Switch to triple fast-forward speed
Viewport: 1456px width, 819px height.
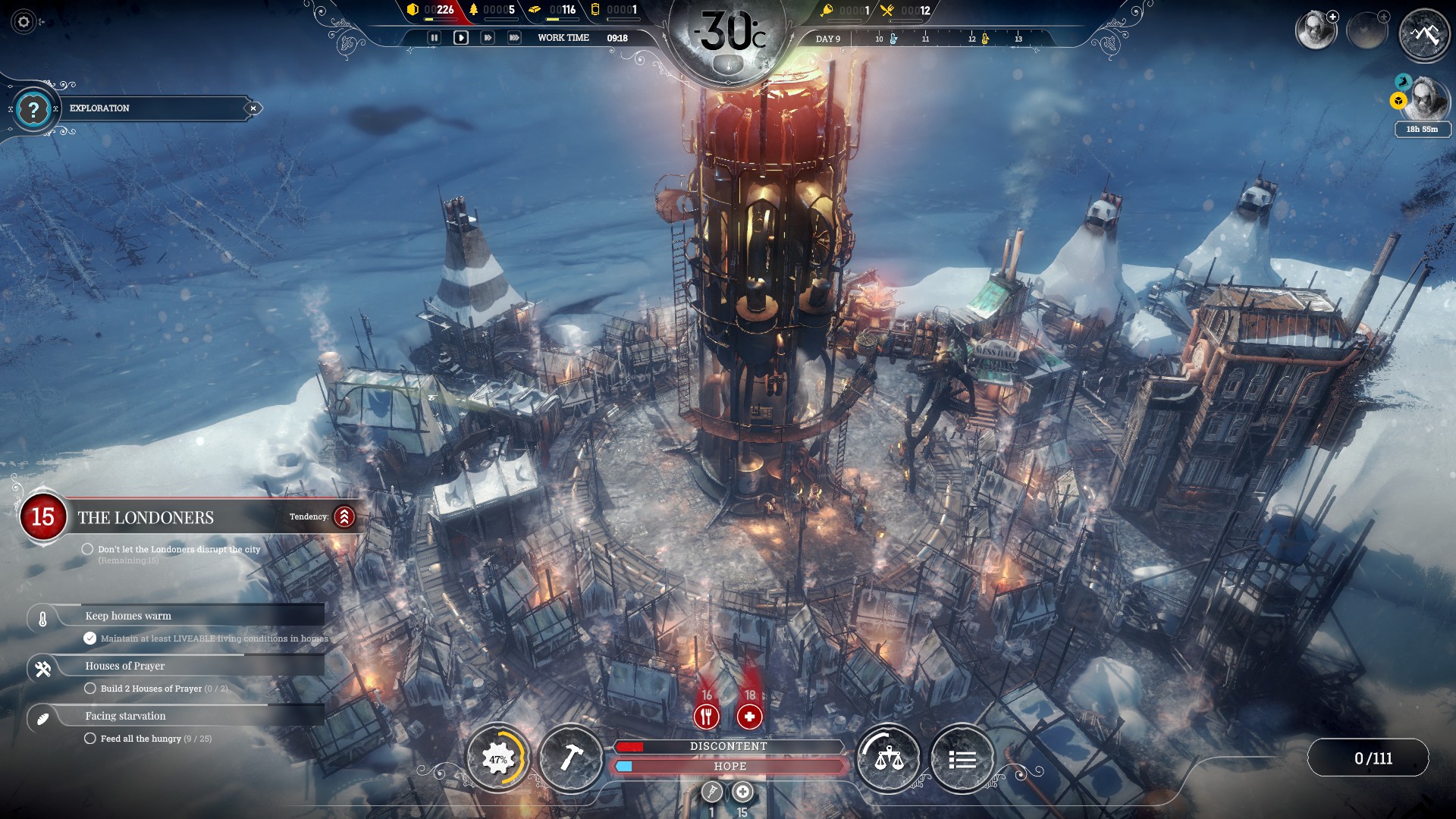pos(514,38)
